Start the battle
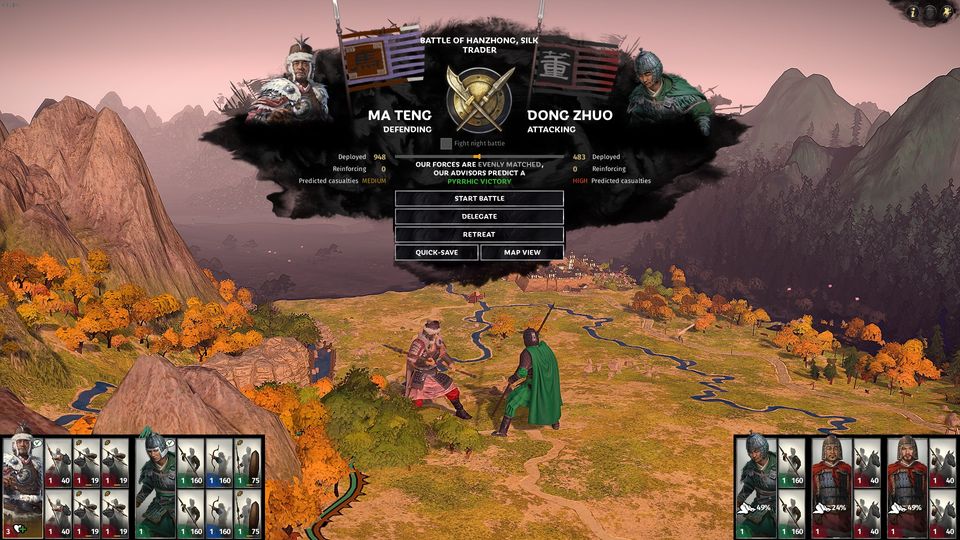The width and height of the screenshot is (960, 540). 479,198
